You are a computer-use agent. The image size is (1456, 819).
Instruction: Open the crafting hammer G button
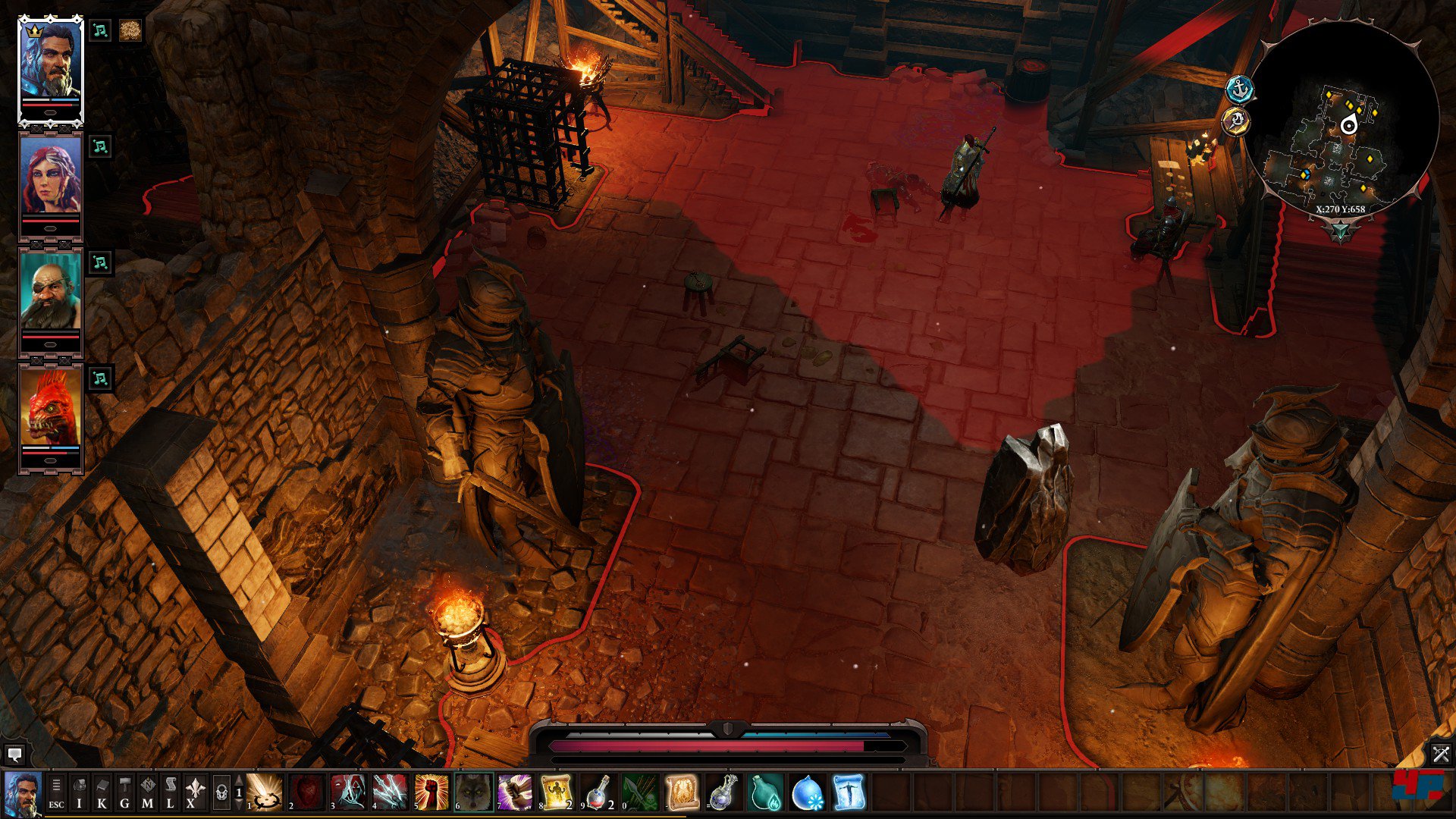pyautogui.click(x=124, y=793)
